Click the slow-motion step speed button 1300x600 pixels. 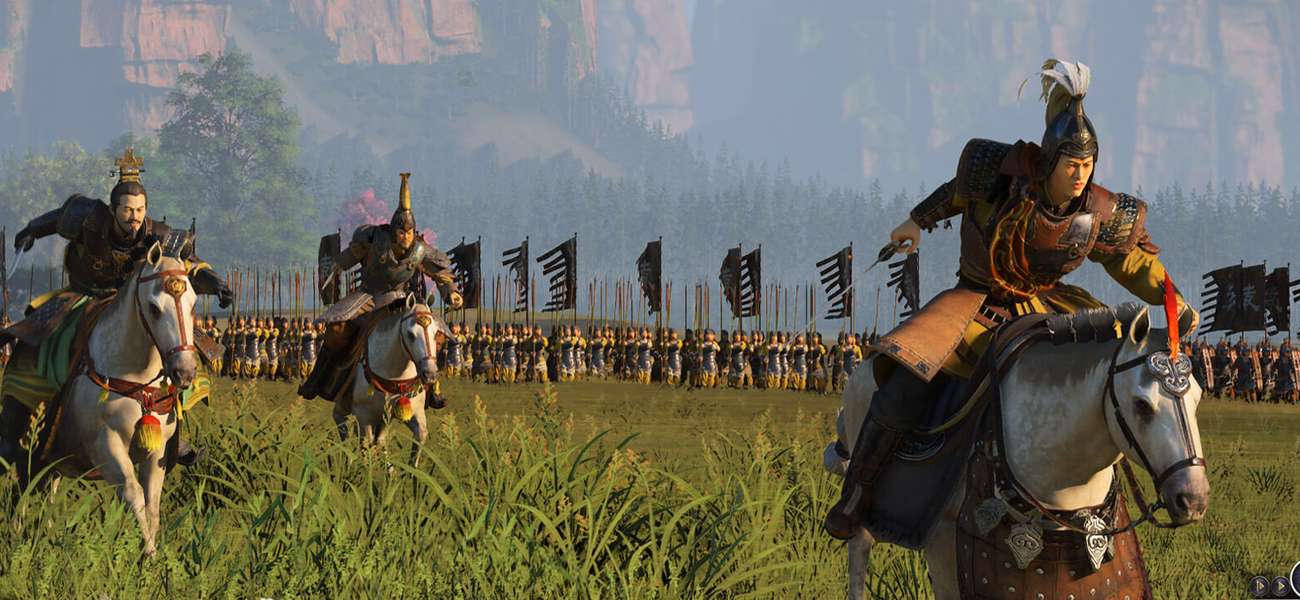[1259, 586]
